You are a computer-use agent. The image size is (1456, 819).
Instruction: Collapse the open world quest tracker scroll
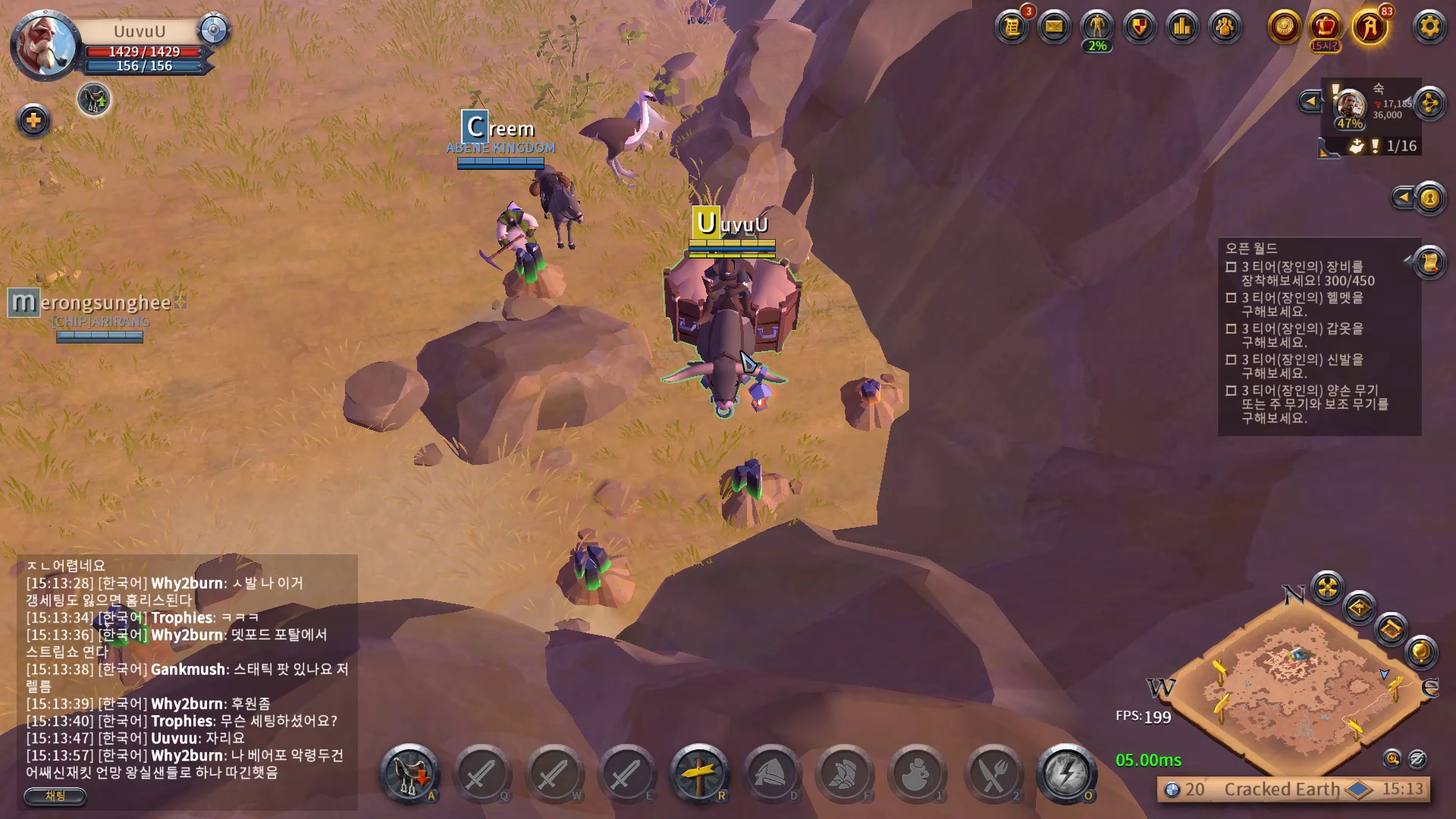point(1429,262)
